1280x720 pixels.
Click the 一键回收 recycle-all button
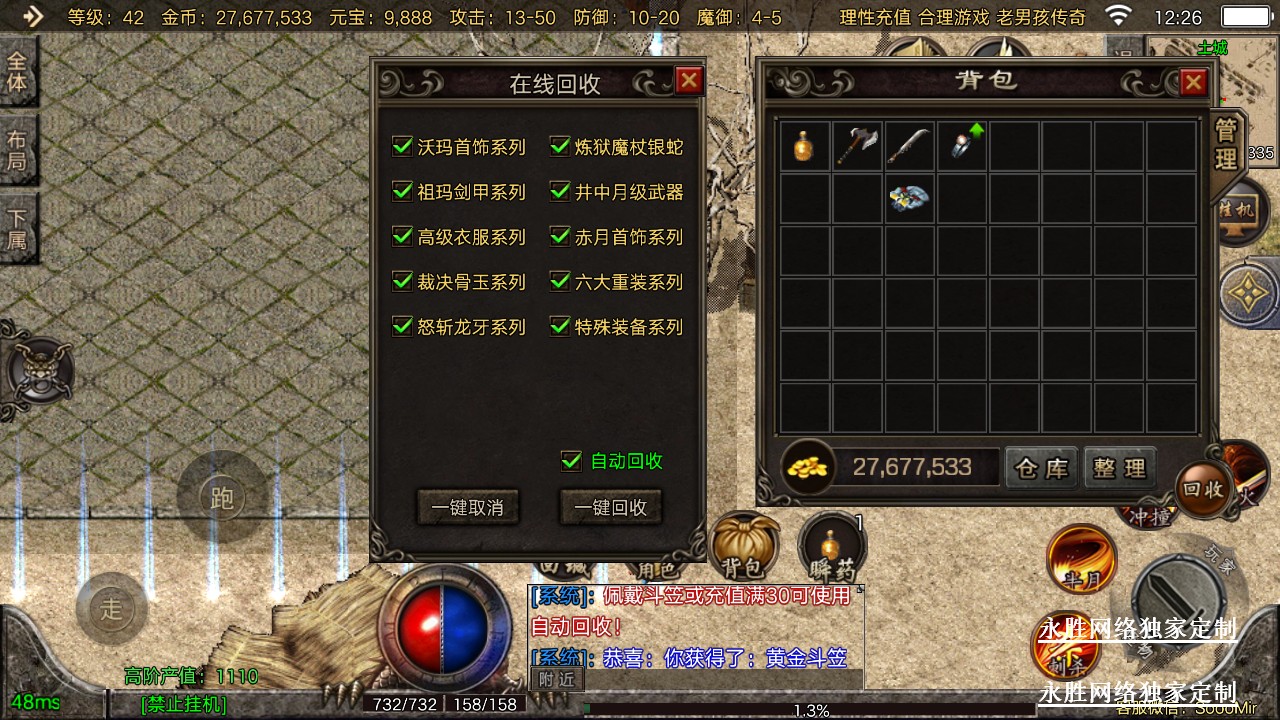pyautogui.click(x=610, y=507)
